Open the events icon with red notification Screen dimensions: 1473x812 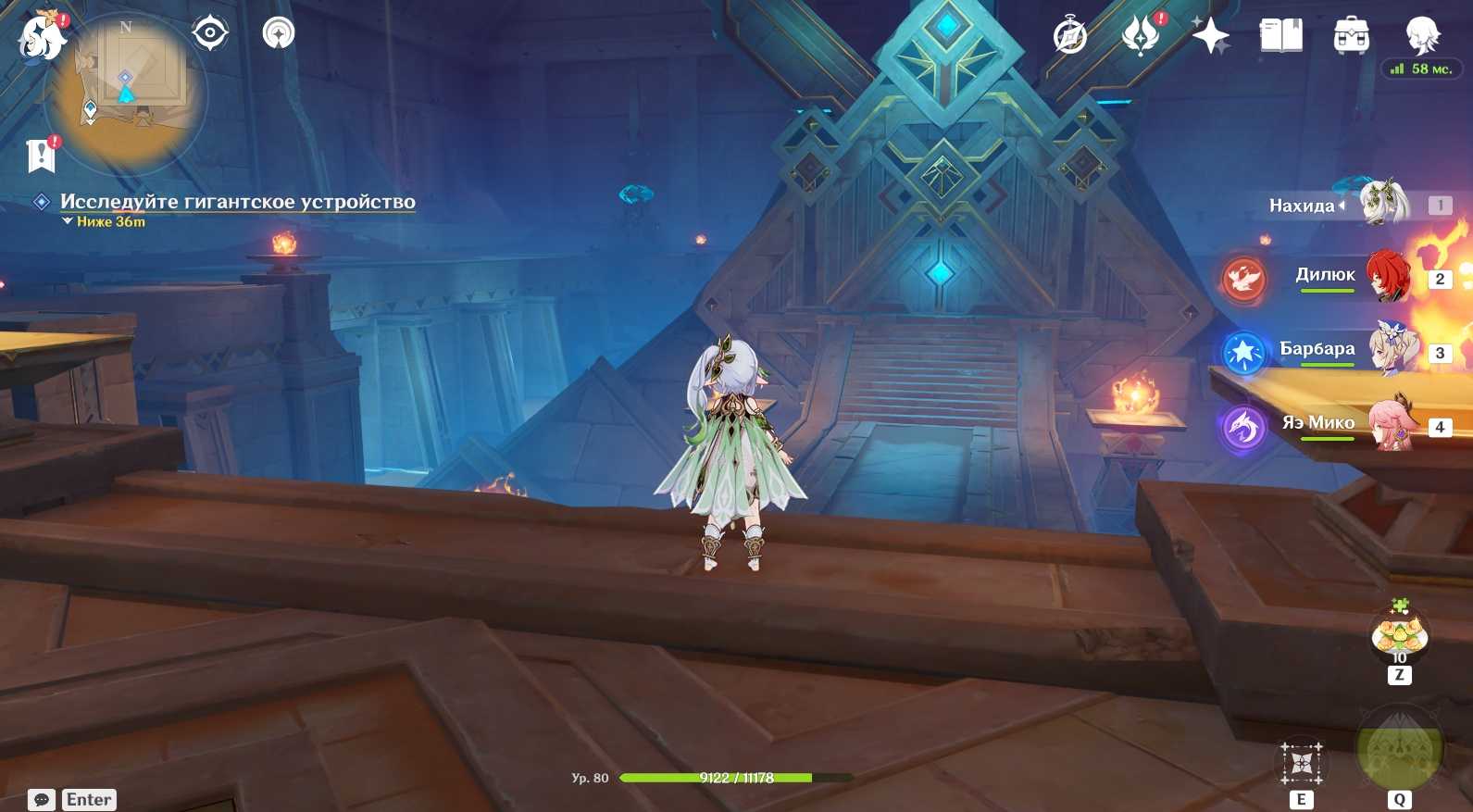(1141, 36)
